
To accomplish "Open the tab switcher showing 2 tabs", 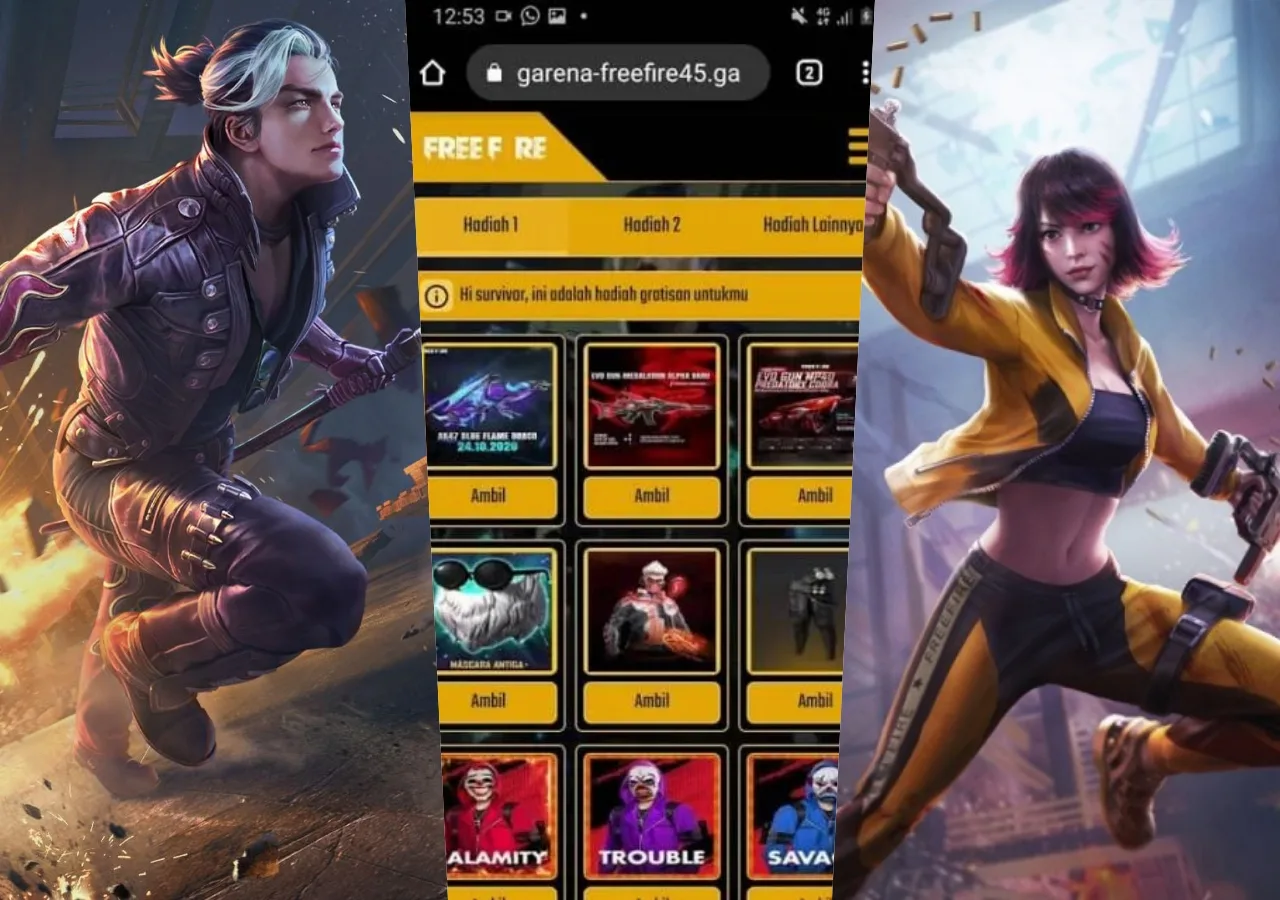I will [x=808, y=73].
